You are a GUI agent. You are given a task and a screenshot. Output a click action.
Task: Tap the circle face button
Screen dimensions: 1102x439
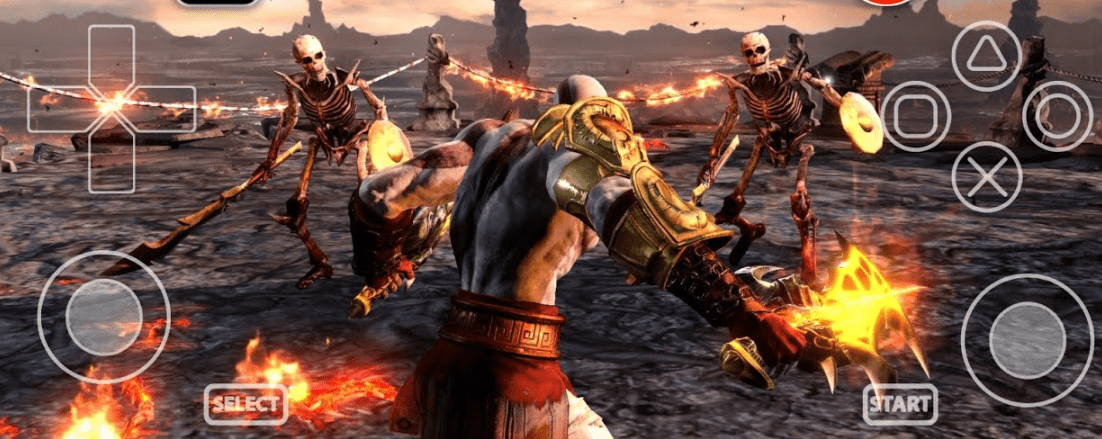[x=1057, y=116]
